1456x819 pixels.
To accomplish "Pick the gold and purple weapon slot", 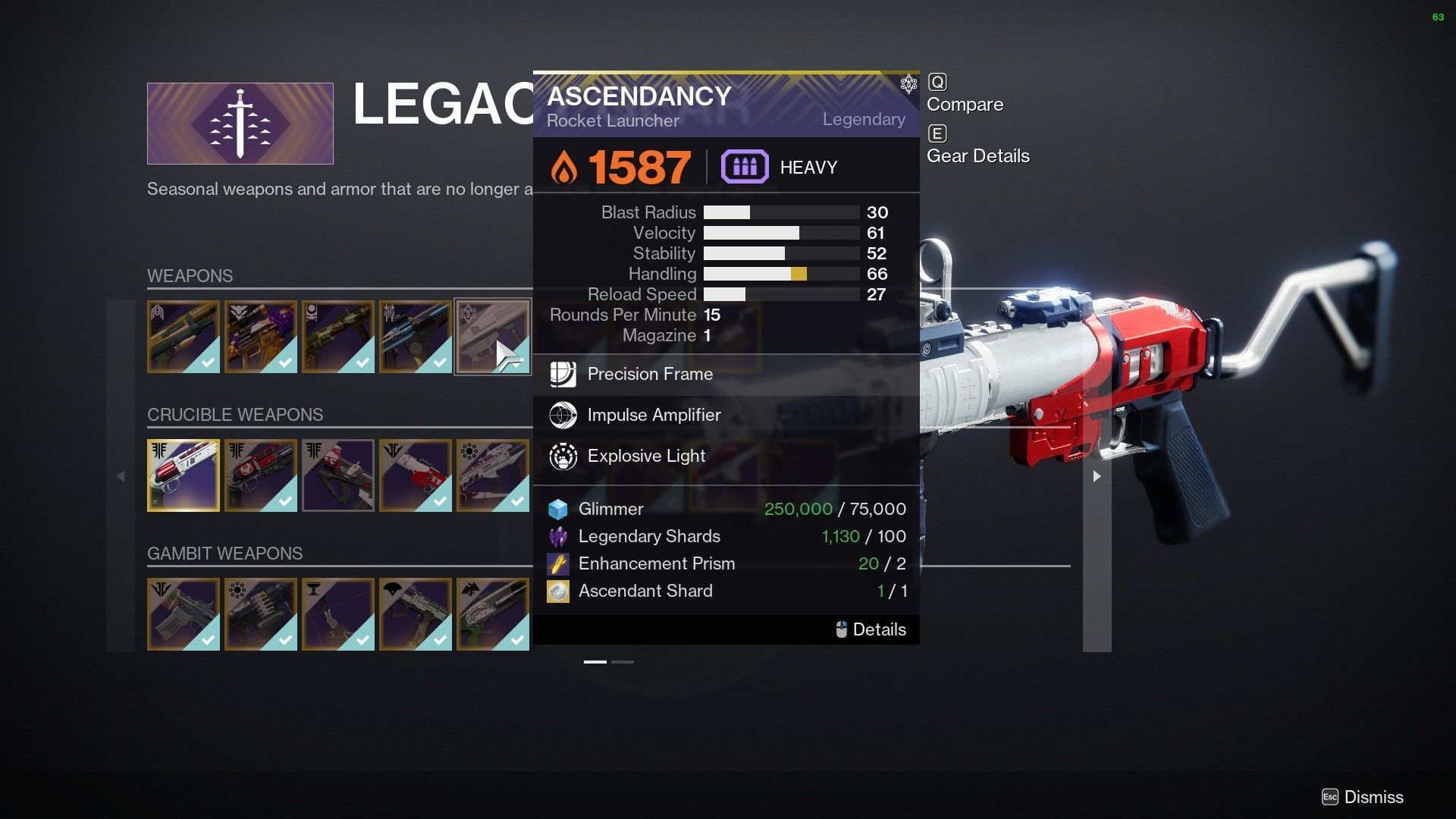I will tap(261, 337).
